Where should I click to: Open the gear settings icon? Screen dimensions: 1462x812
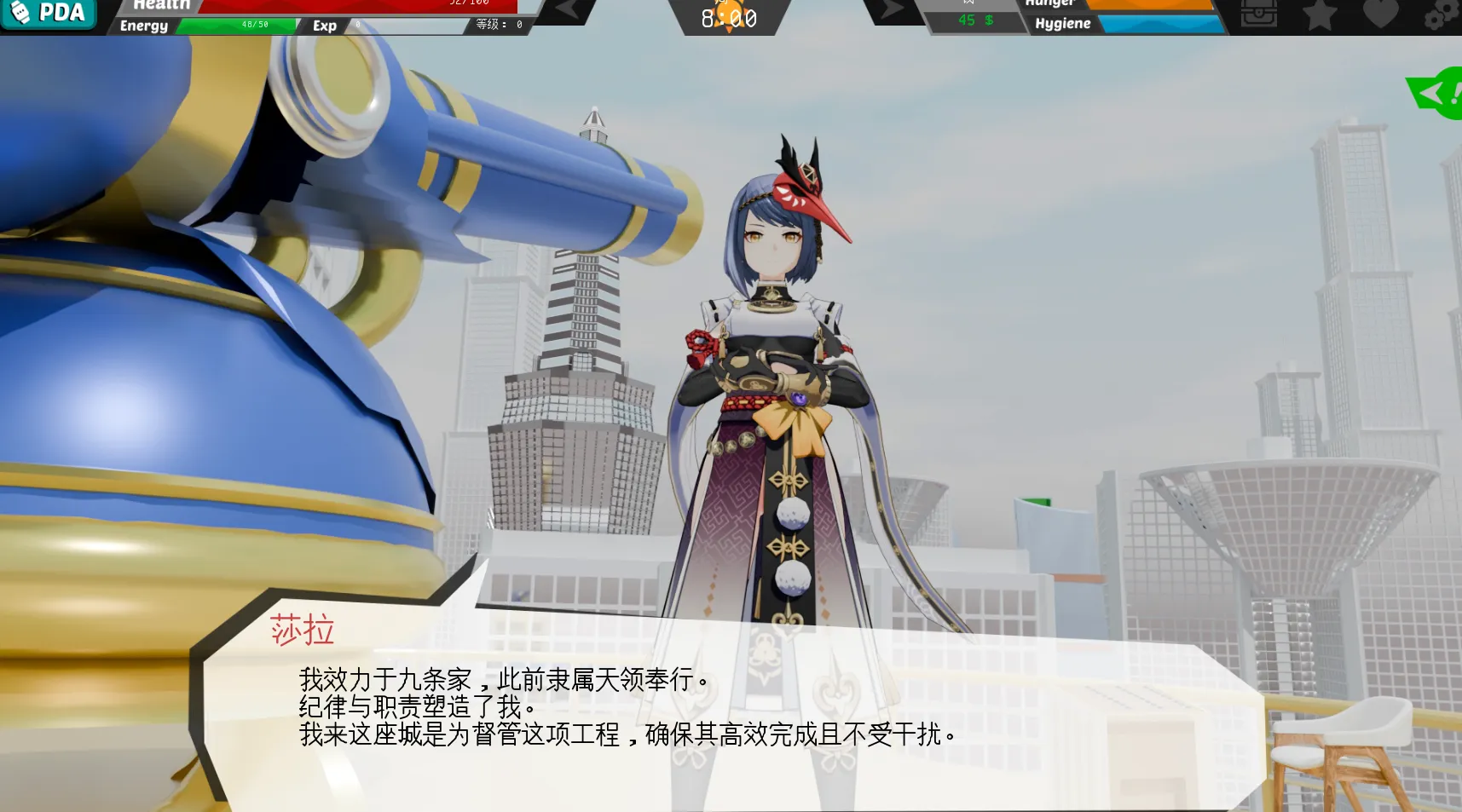pos(1441,15)
